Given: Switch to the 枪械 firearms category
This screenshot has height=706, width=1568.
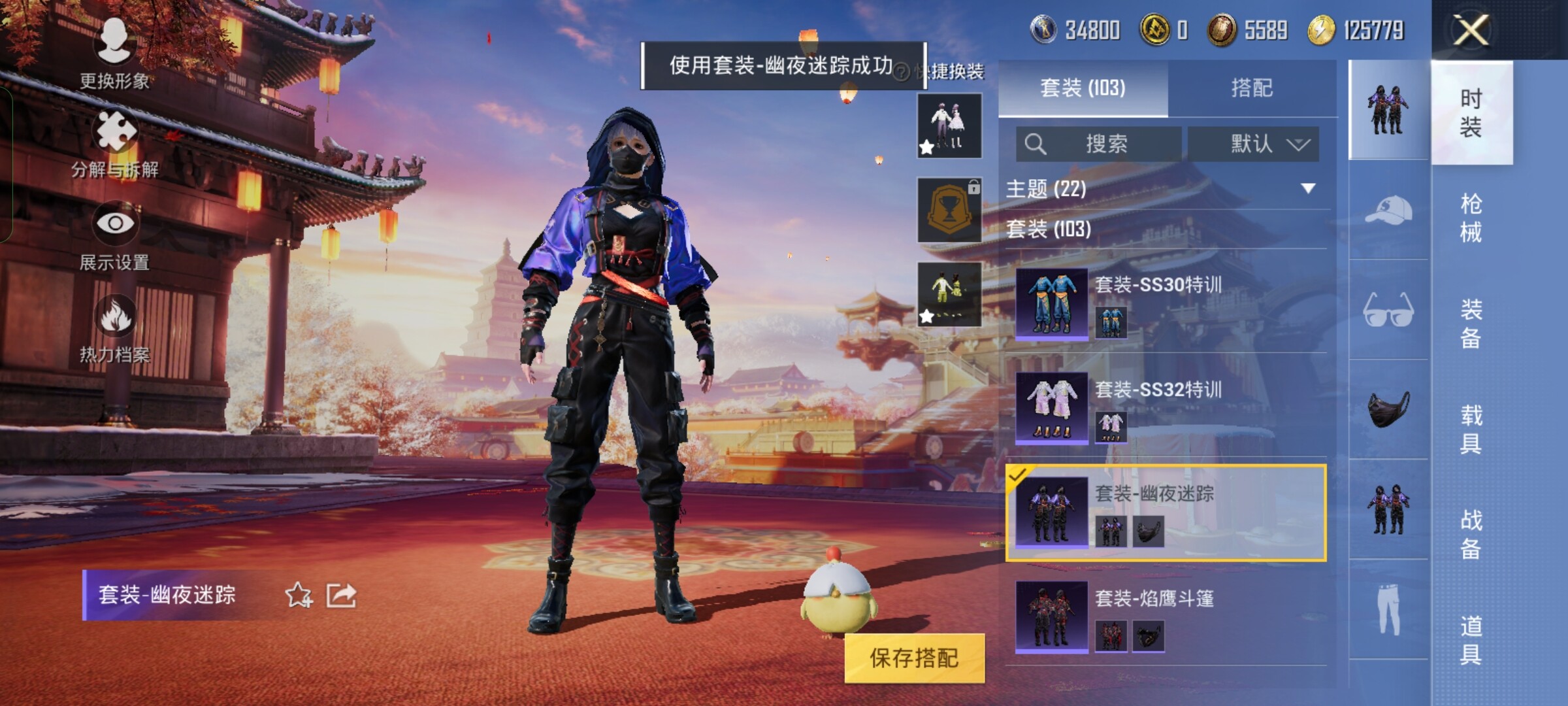Looking at the screenshot, I should 1471,218.
